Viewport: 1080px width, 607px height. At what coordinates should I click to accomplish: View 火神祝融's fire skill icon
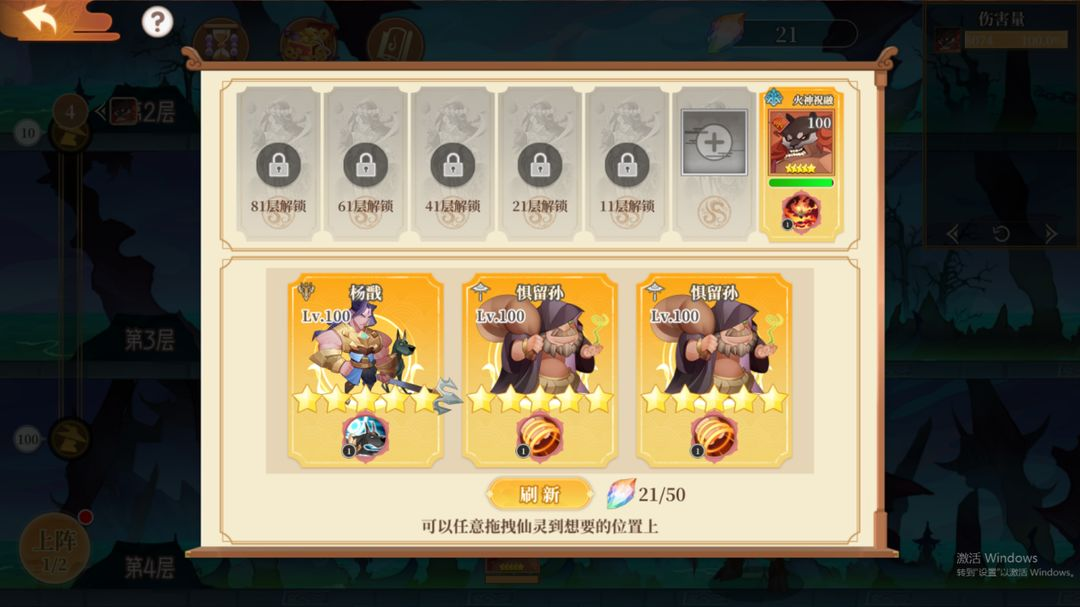point(800,212)
